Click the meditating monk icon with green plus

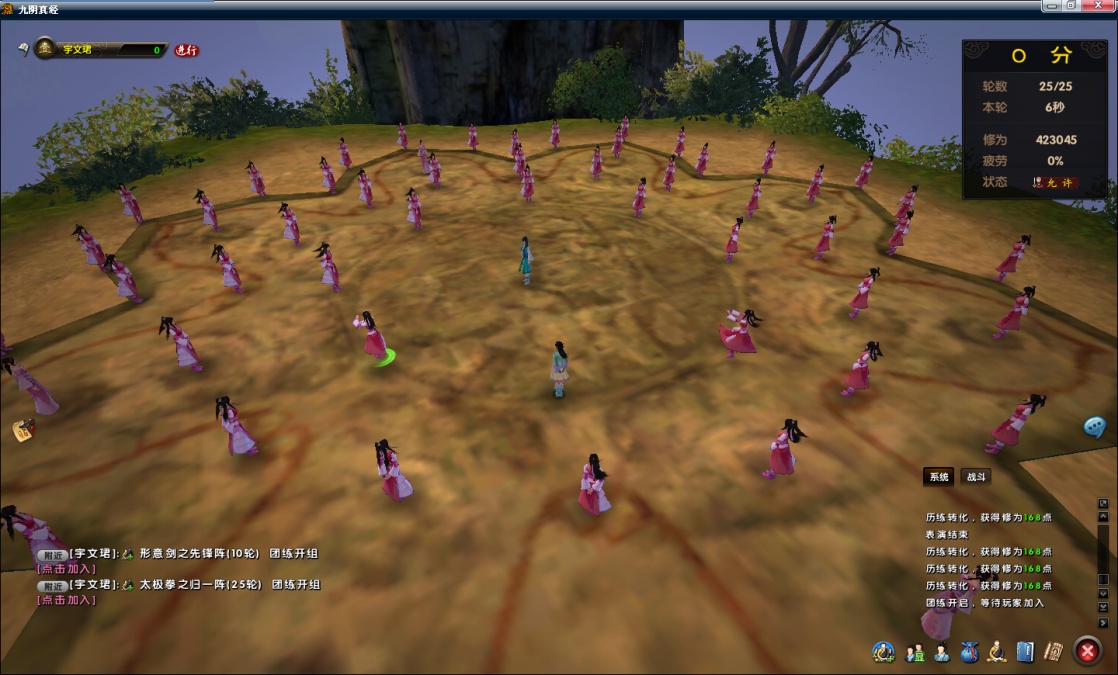tap(883, 652)
